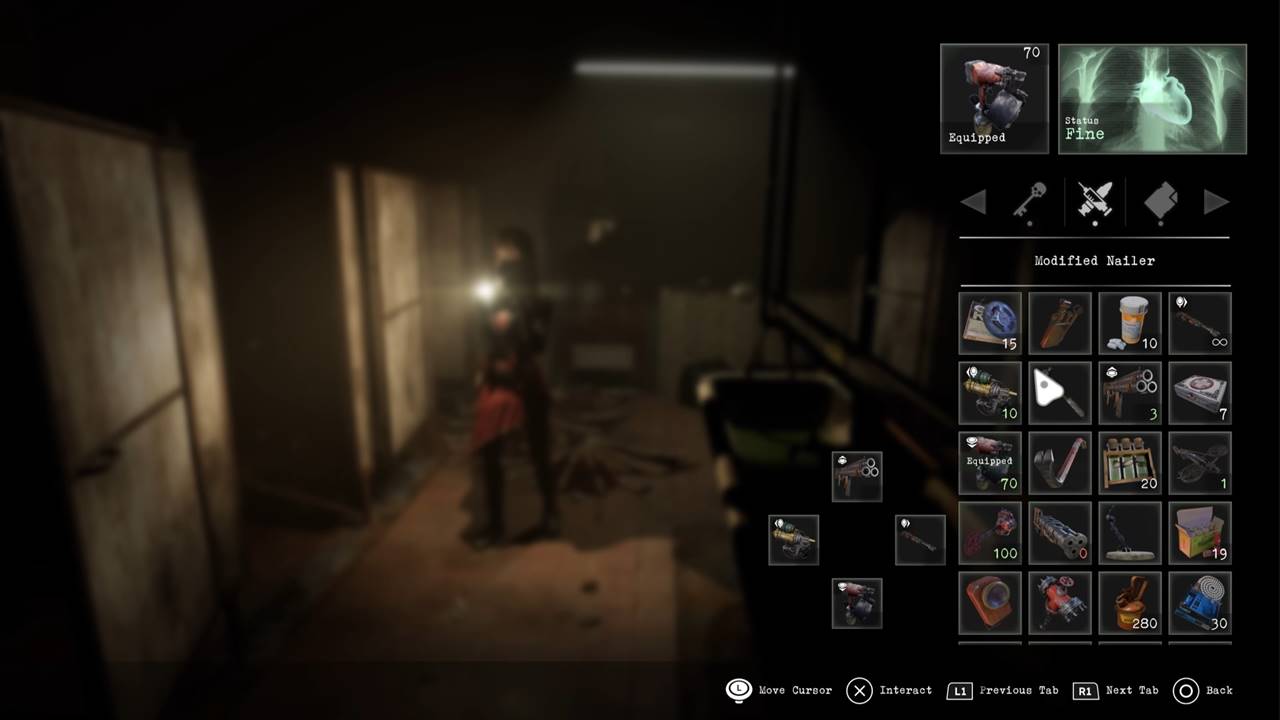Pick the rack of vials item
The height and width of the screenshot is (720, 1280).
coord(1130,463)
